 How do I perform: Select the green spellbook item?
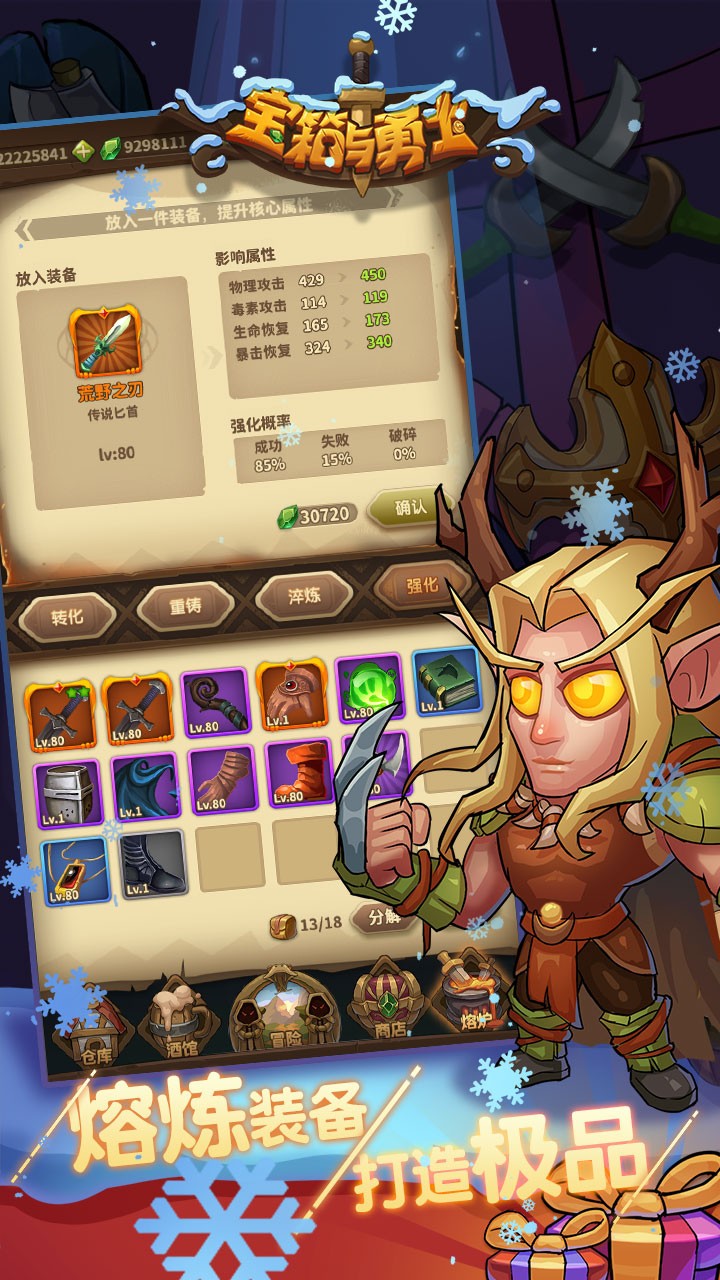pos(446,681)
